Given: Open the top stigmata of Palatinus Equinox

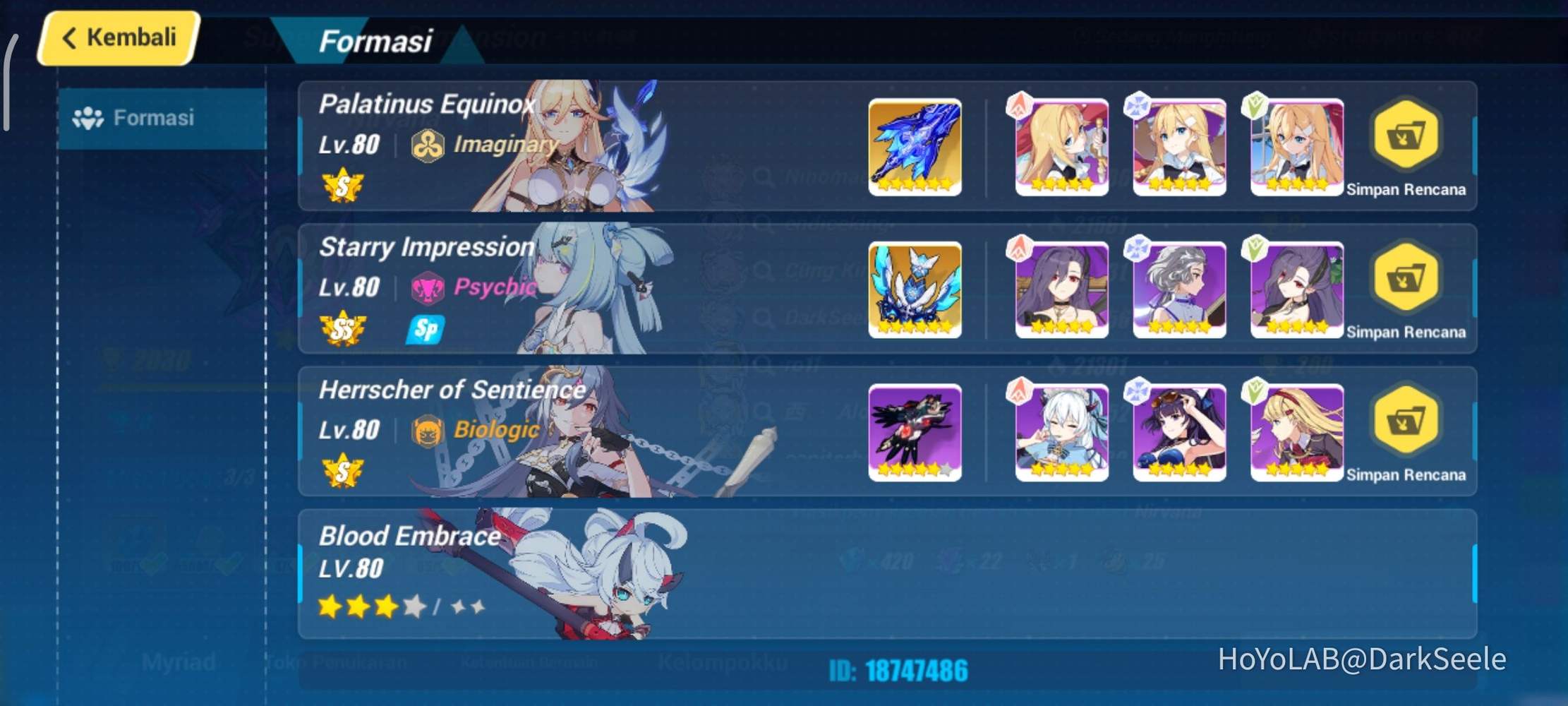Looking at the screenshot, I should tap(1061, 146).
